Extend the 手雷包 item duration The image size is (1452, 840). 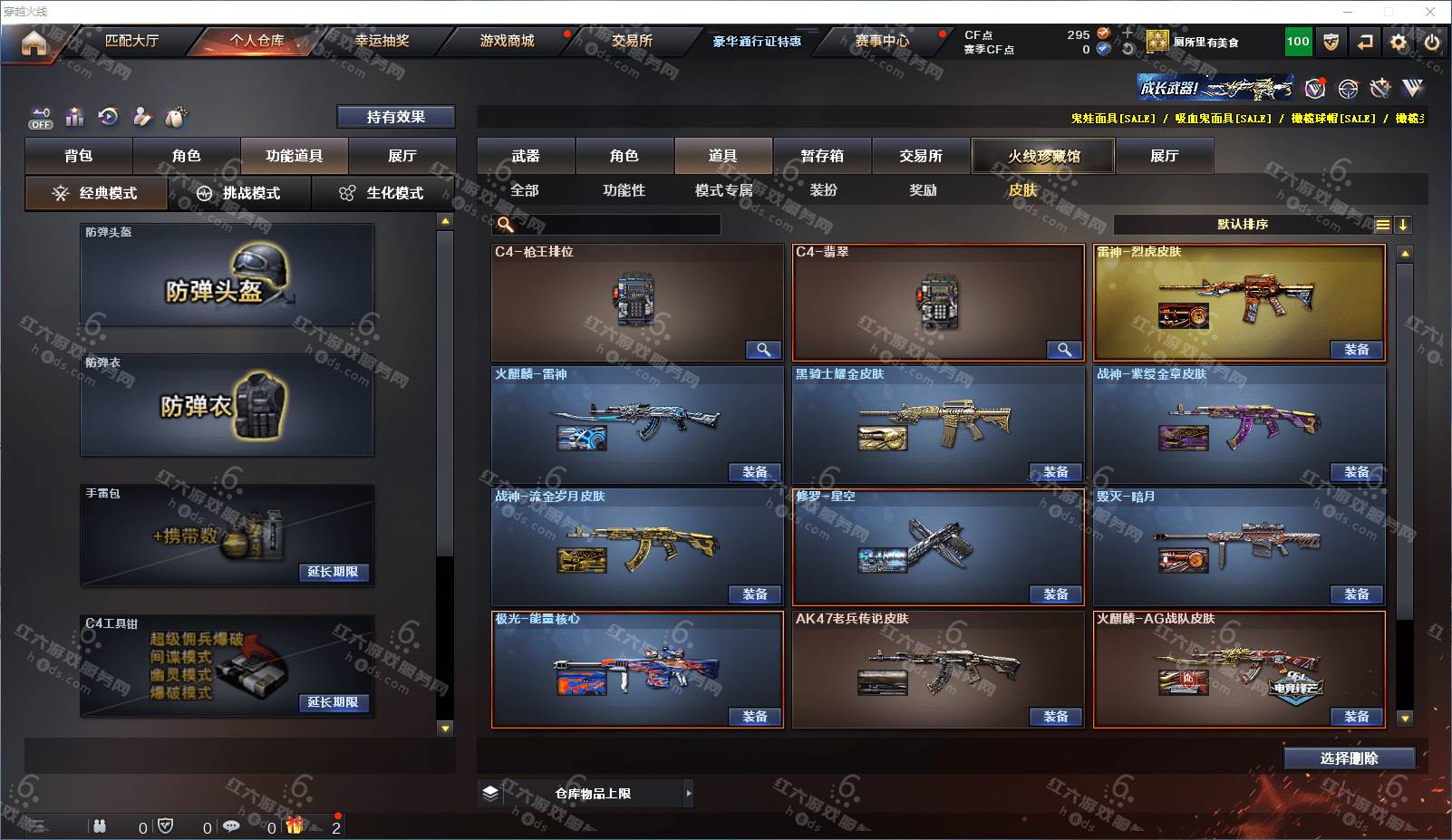(333, 572)
